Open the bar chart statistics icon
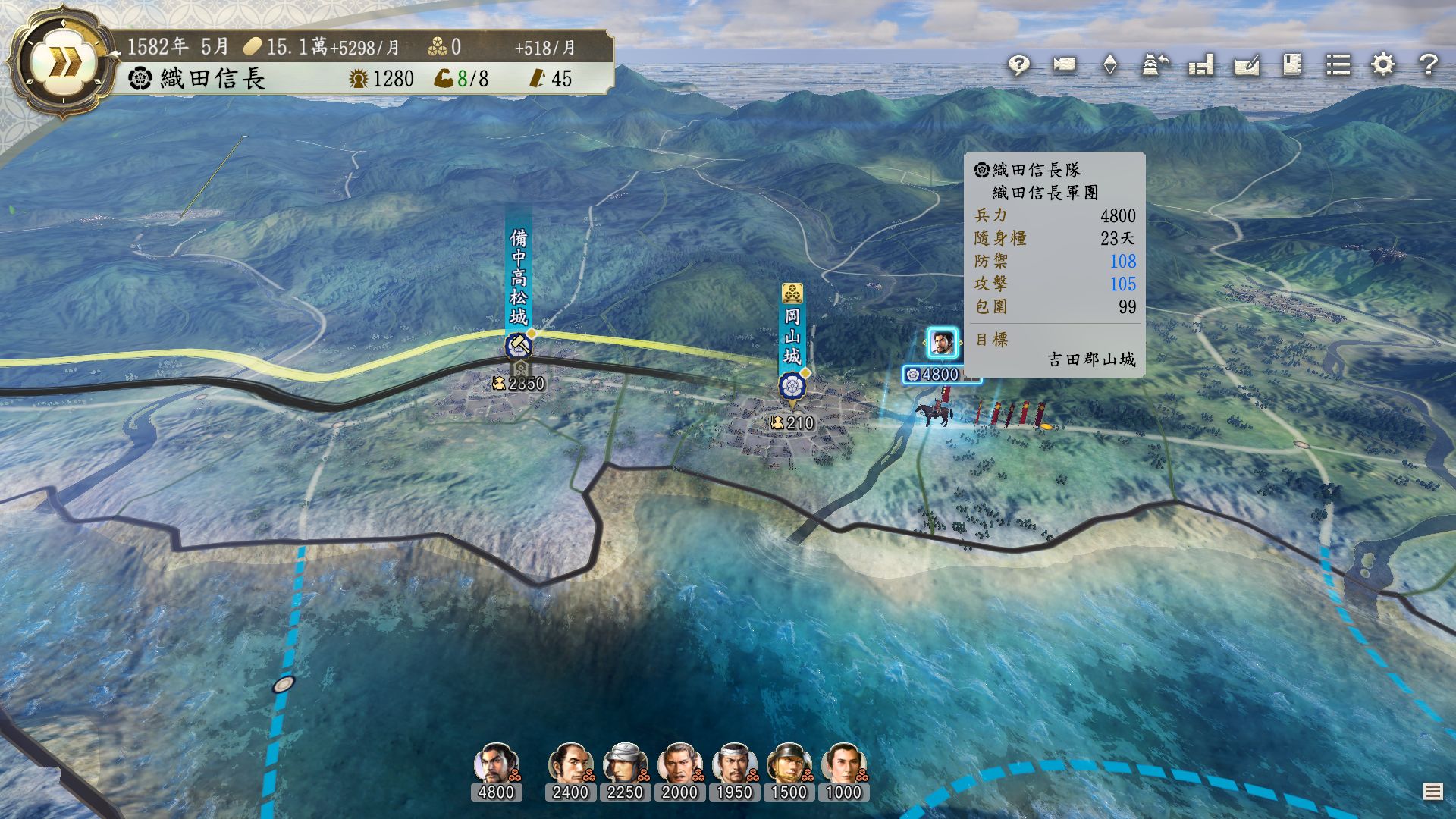The image size is (1456, 819). click(1201, 65)
